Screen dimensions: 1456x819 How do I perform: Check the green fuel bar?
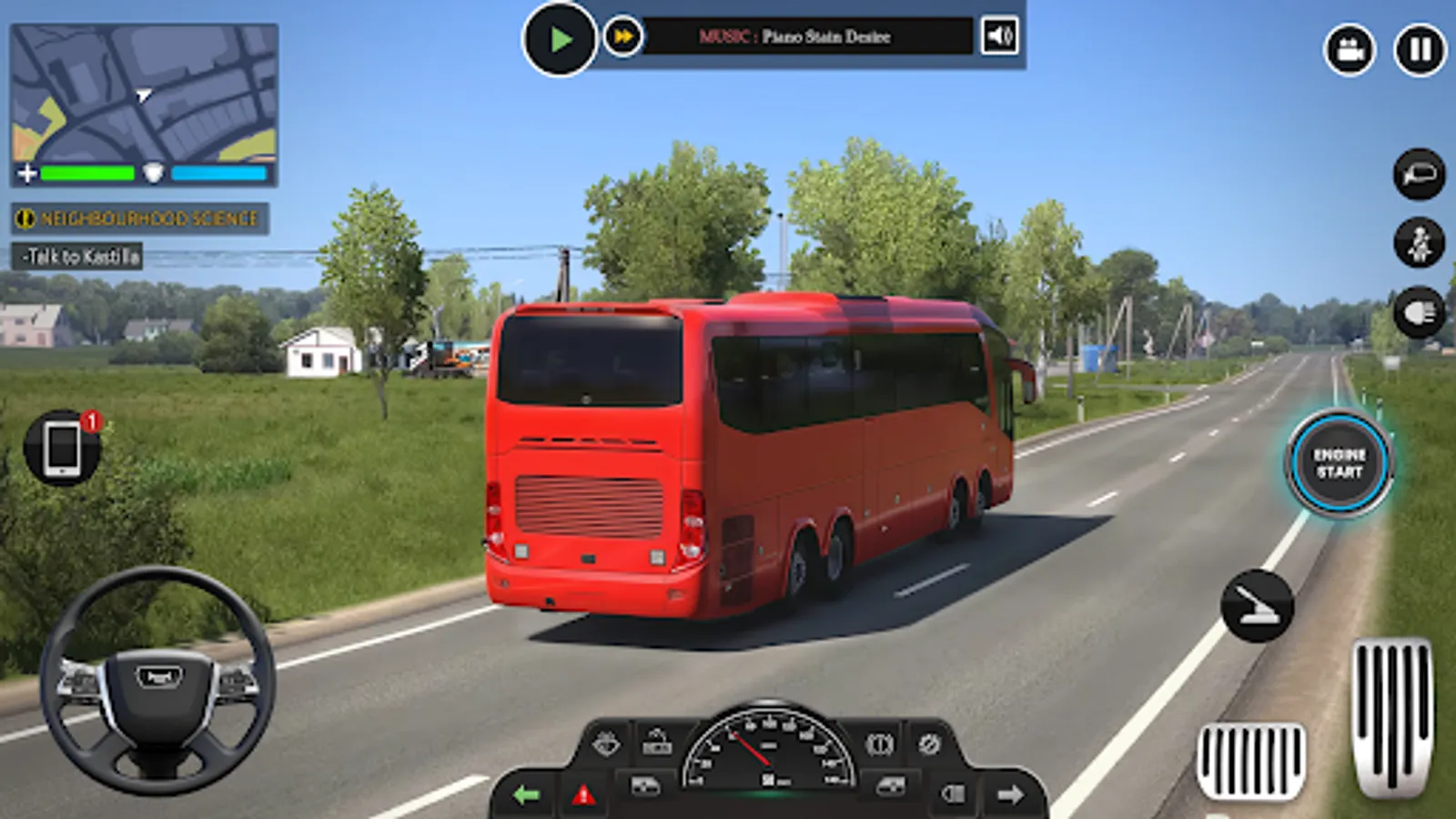point(86,172)
